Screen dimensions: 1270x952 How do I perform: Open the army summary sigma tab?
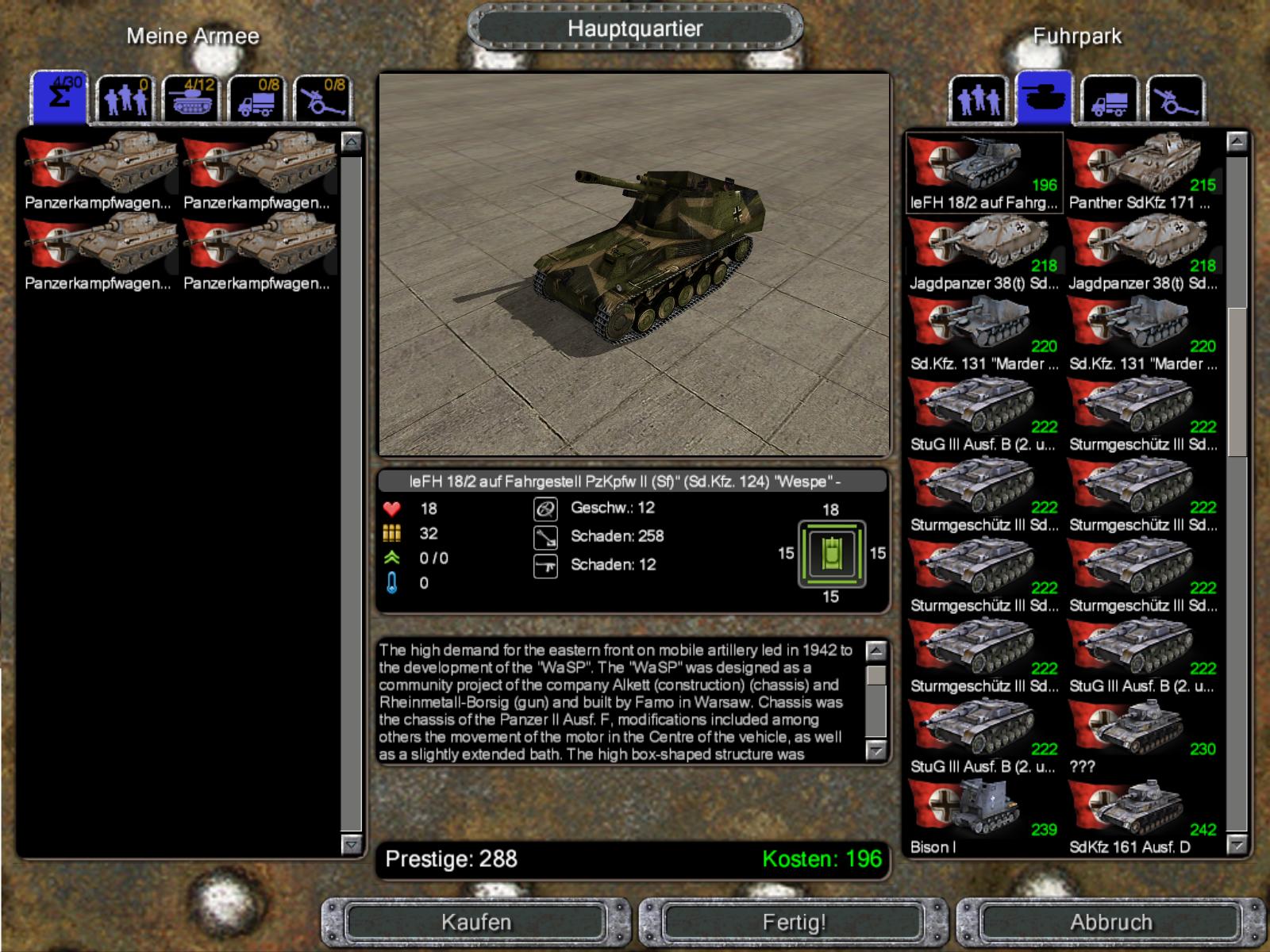[60, 99]
